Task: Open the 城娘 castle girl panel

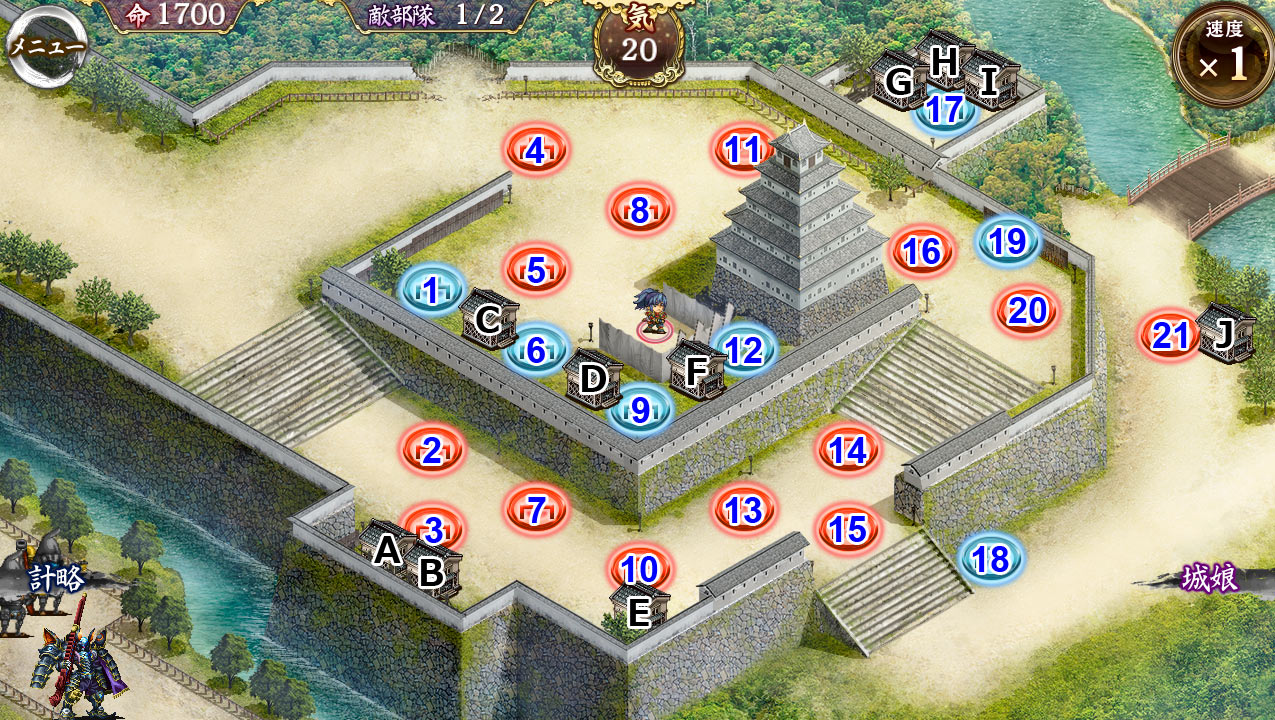Action: [x=1208, y=578]
